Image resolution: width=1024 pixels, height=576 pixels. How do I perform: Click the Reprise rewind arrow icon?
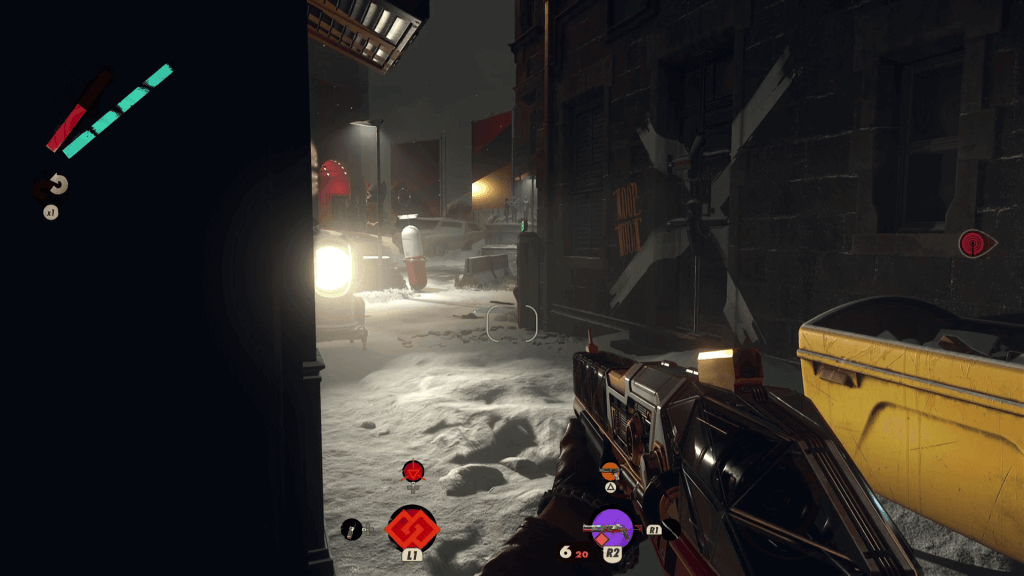click(x=57, y=185)
